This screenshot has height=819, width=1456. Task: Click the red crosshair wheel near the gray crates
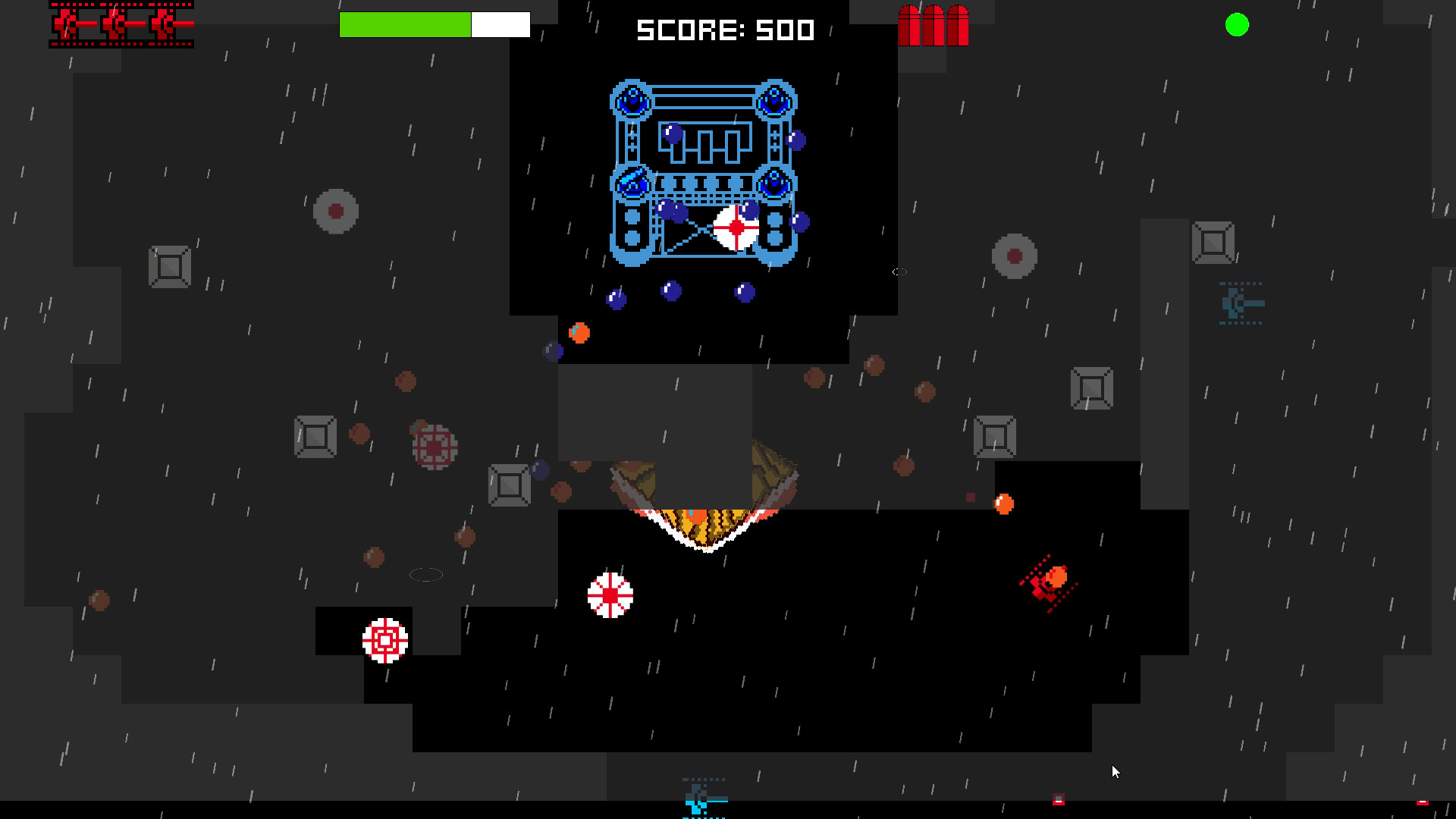pyautogui.click(x=432, y=447)
